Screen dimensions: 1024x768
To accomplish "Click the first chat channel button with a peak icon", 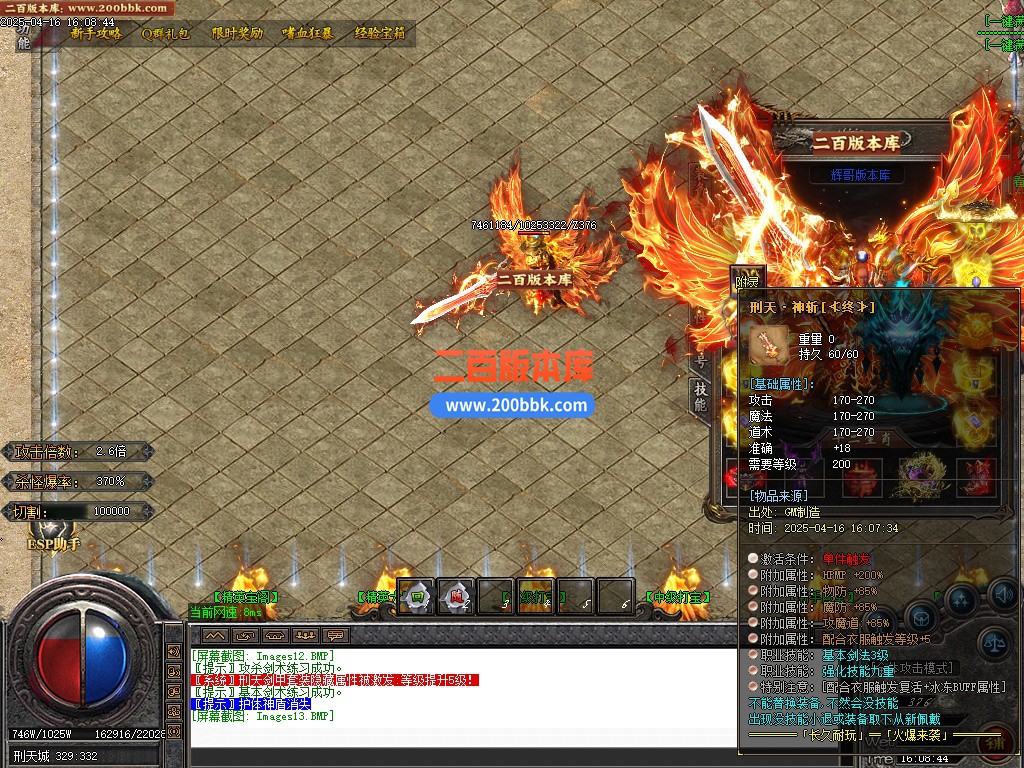I will (x=215, y=635).
